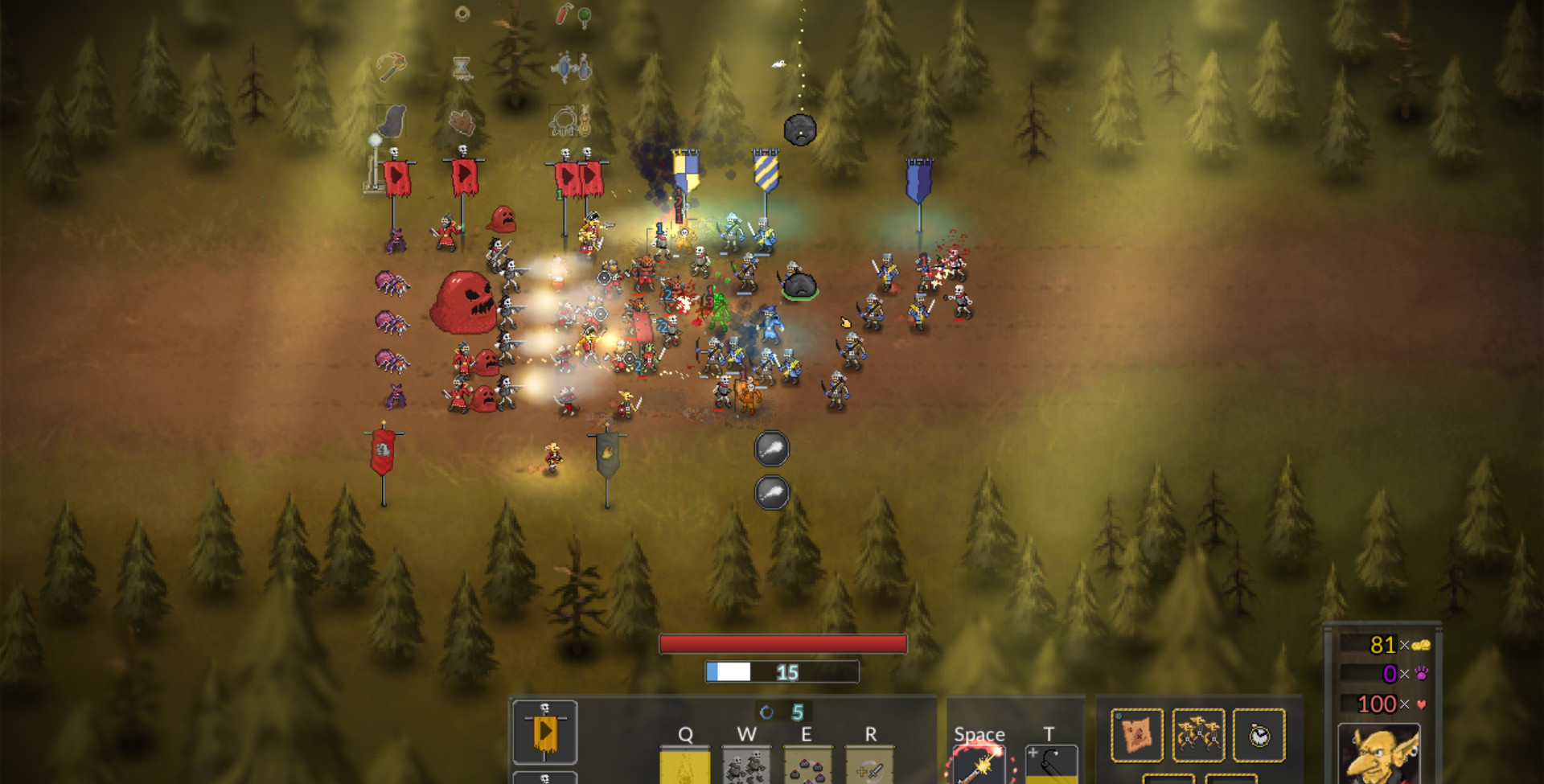1544x784 pixels.
Task: Select the goblin hero portrait
Action: tap(1378, 756)
